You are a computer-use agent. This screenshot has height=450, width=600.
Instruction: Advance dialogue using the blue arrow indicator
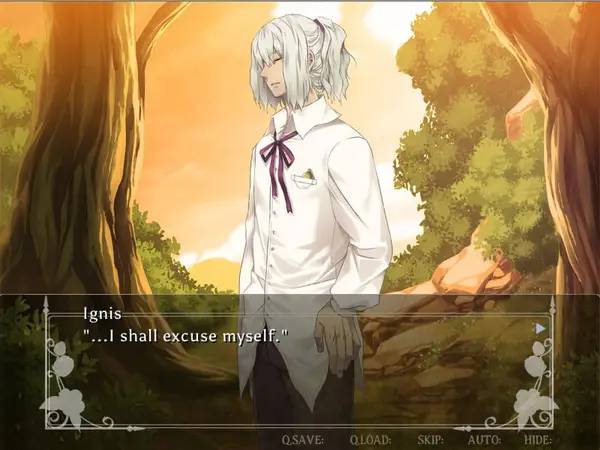[x=541, y=327]
